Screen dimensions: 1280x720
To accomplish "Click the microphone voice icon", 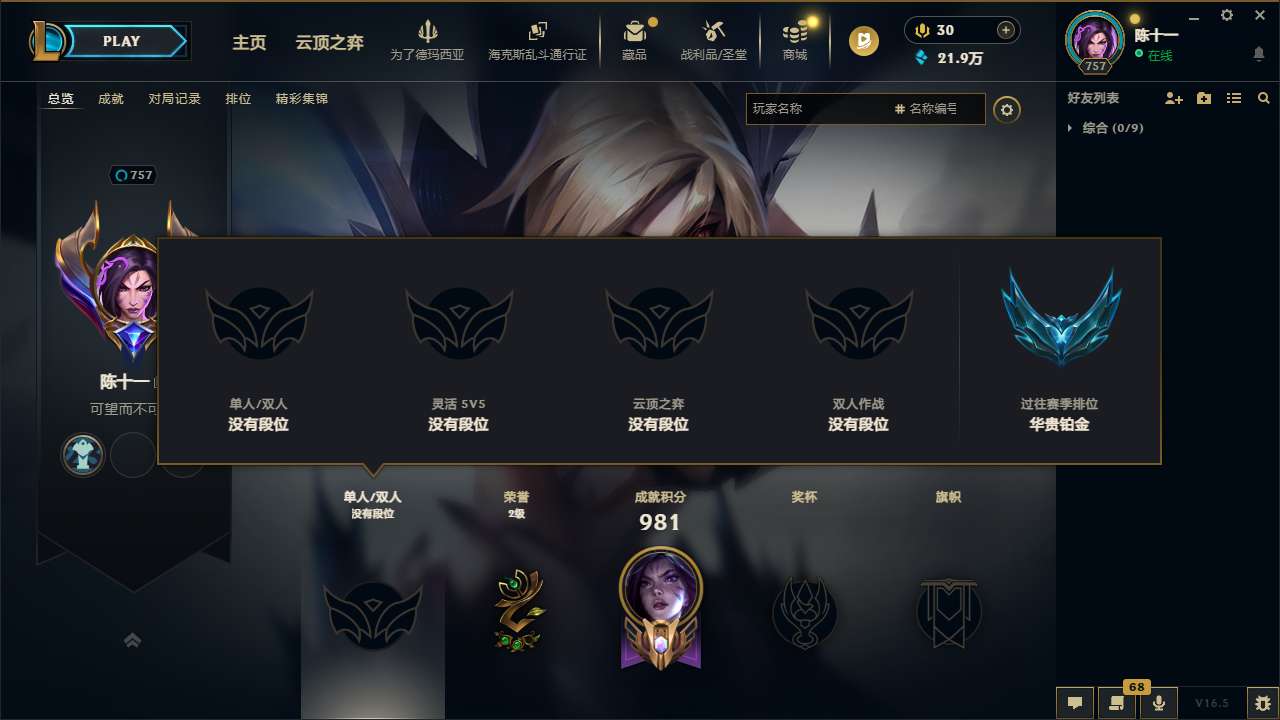I will coord(1158,702).
